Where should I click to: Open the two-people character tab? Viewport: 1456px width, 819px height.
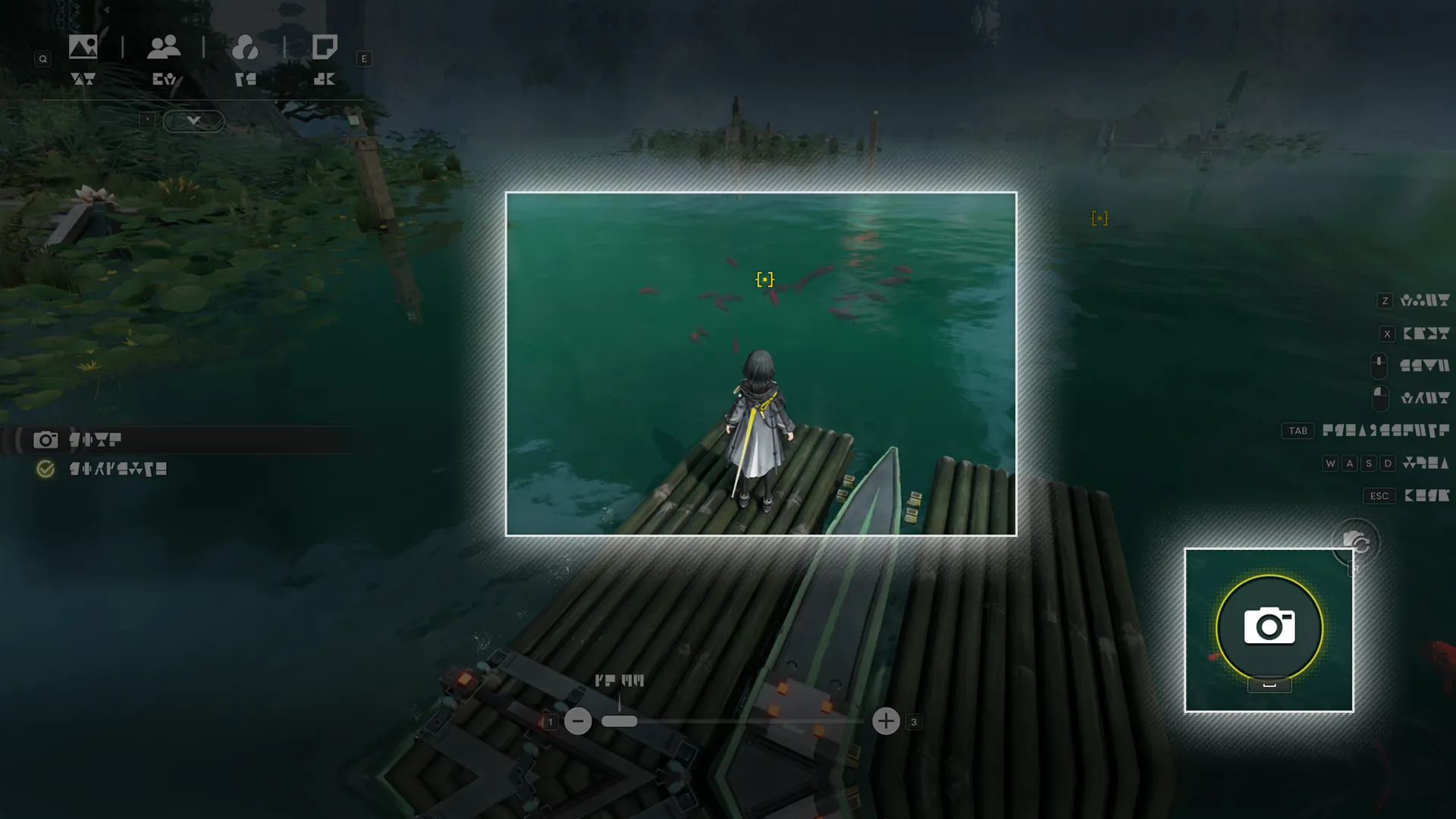click(x=164, y=48)
